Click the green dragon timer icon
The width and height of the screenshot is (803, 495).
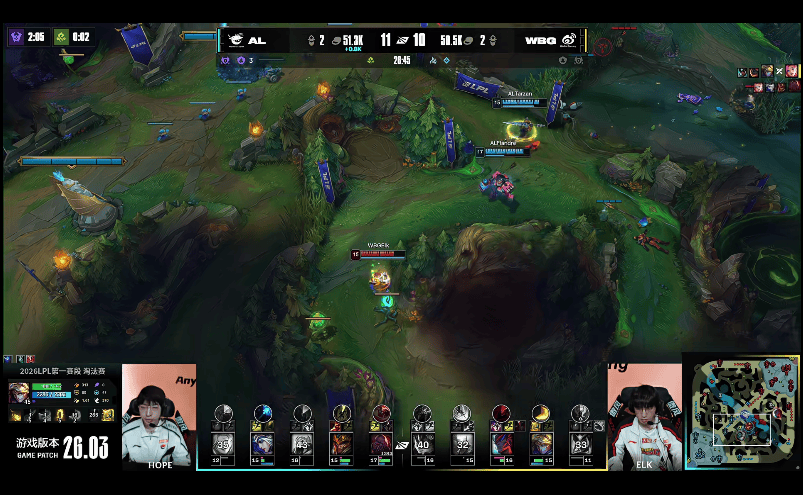[x=60, y=37]
